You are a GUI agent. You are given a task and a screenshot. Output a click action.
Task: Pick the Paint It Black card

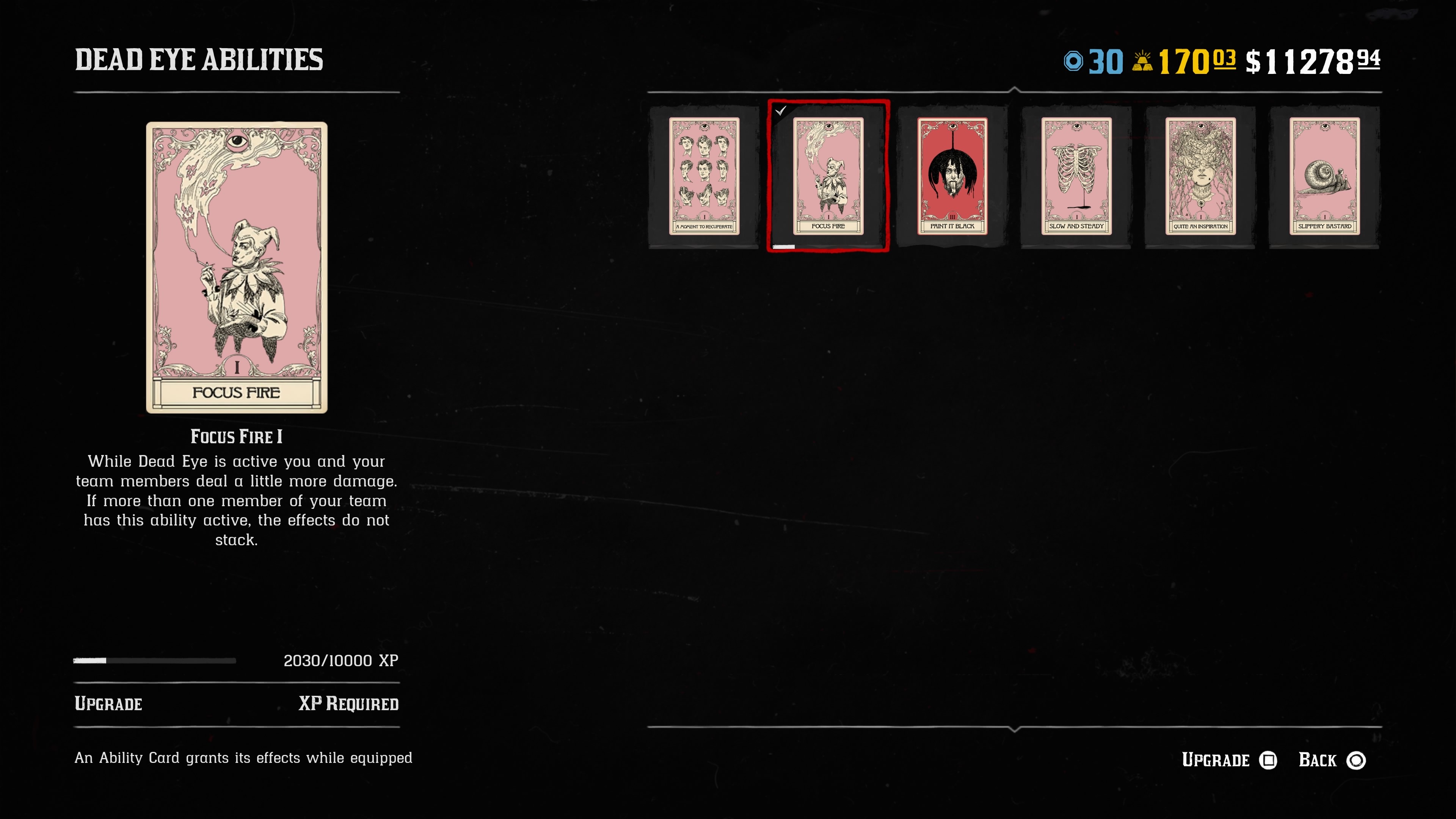(x=952, y=176)
